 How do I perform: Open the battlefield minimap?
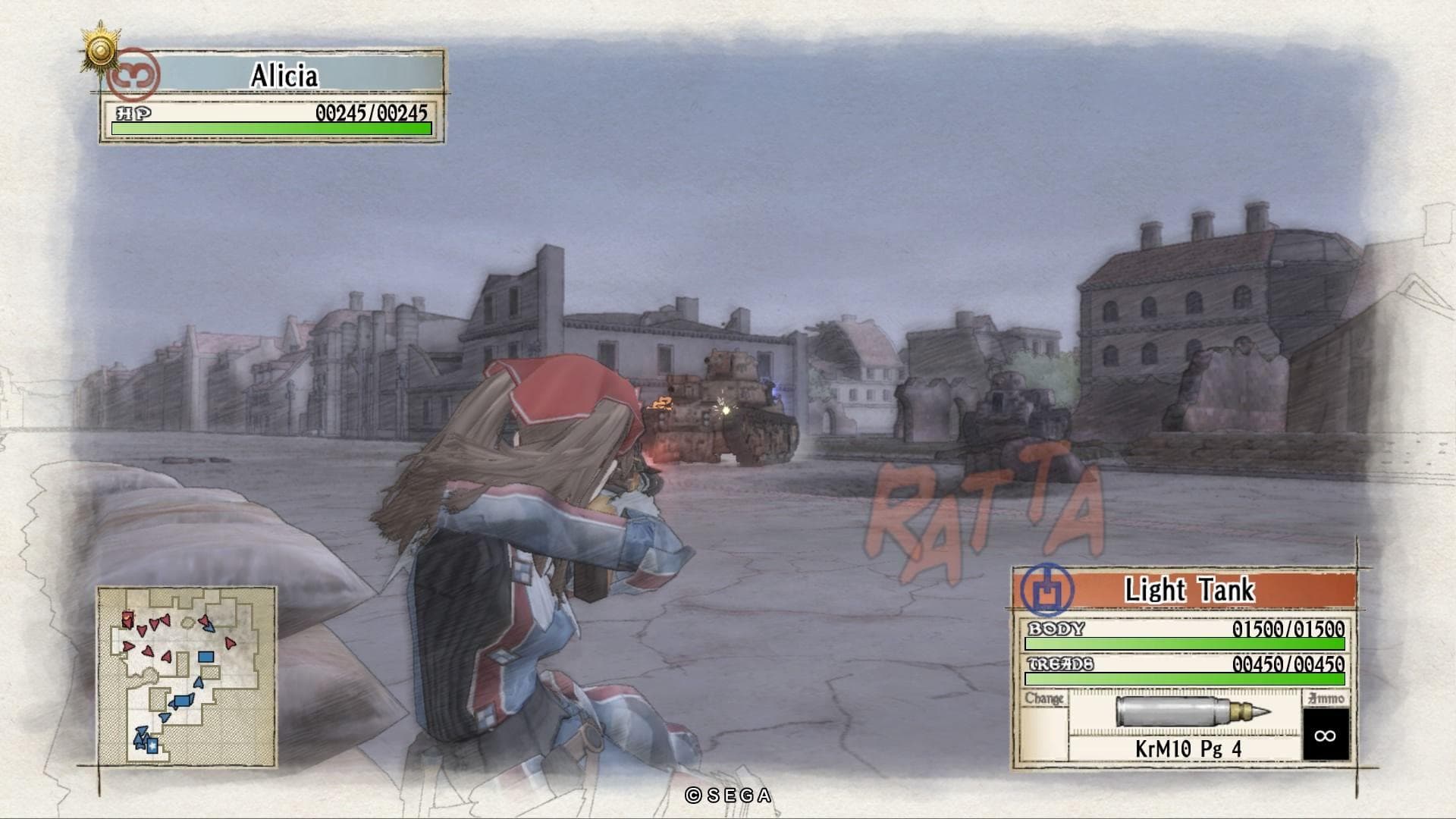click(187, 676)
